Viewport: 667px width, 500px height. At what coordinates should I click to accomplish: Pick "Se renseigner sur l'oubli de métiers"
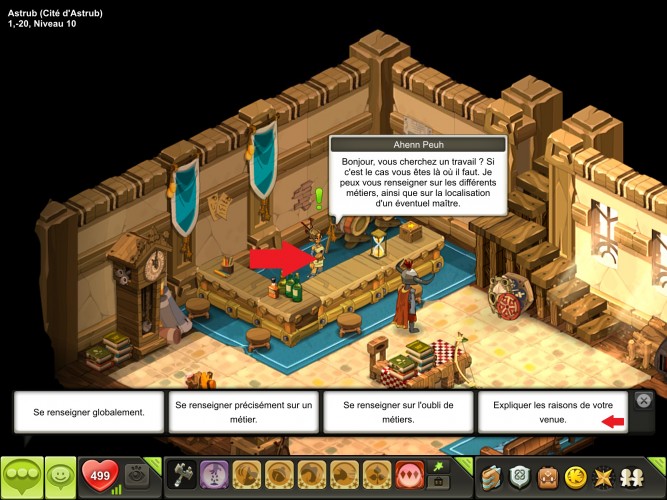click(x=398, y=411)
